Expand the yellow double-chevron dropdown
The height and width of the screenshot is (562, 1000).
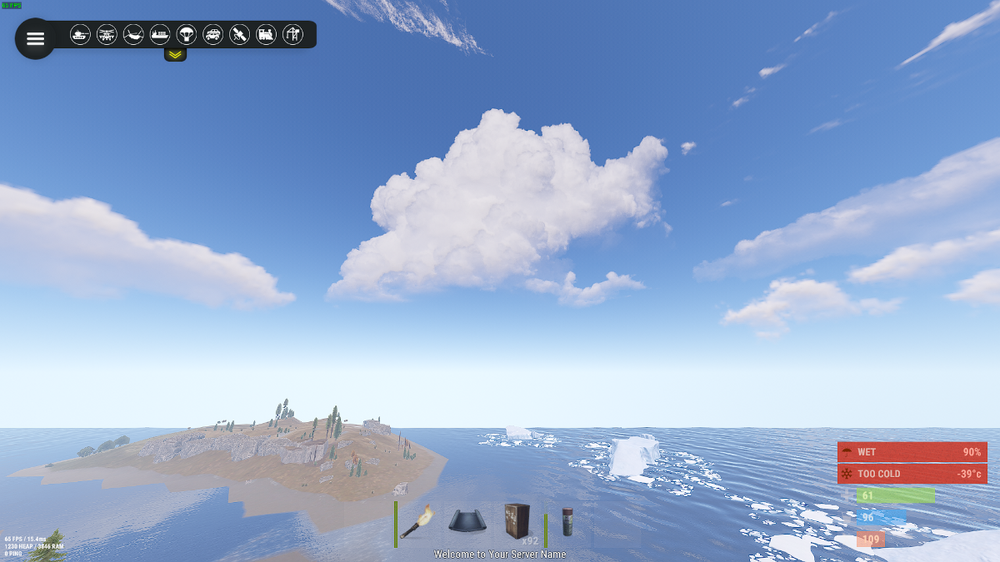click(175, 54)
